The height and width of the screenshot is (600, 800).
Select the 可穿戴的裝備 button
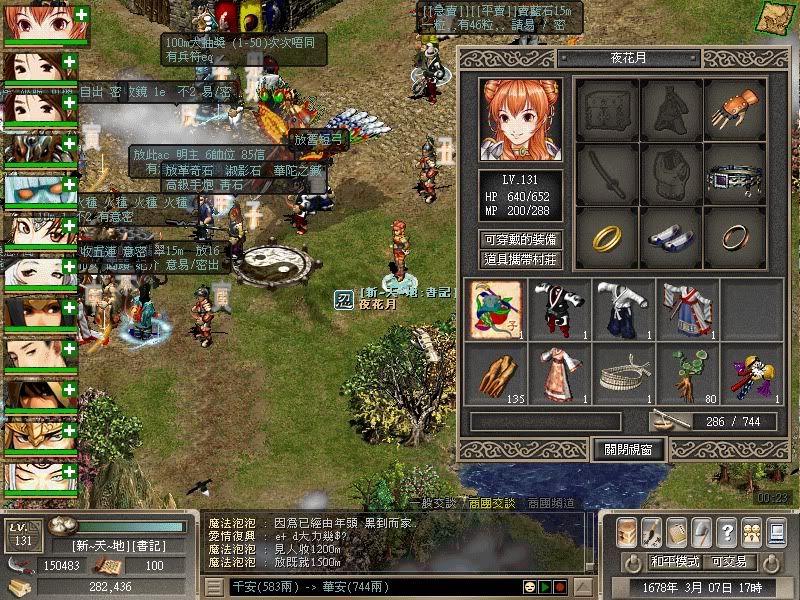(520, 240)
